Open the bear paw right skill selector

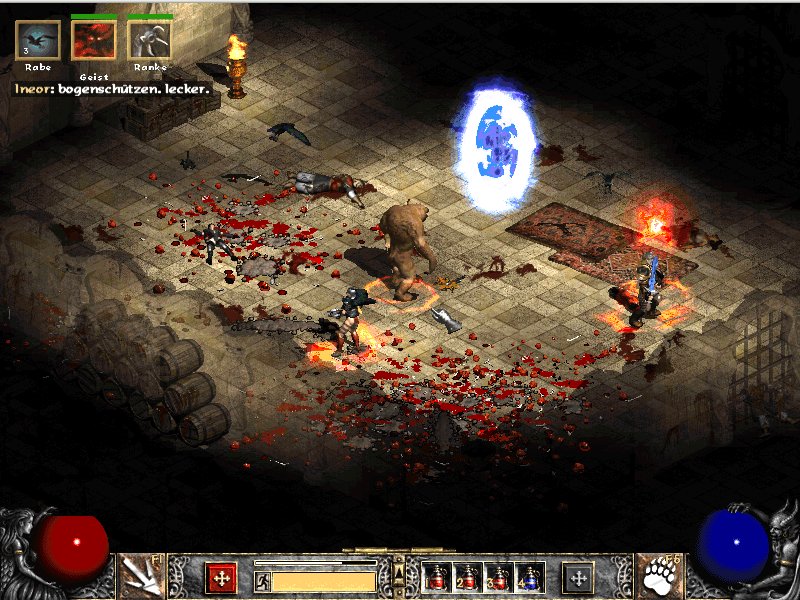pos(659,576)
